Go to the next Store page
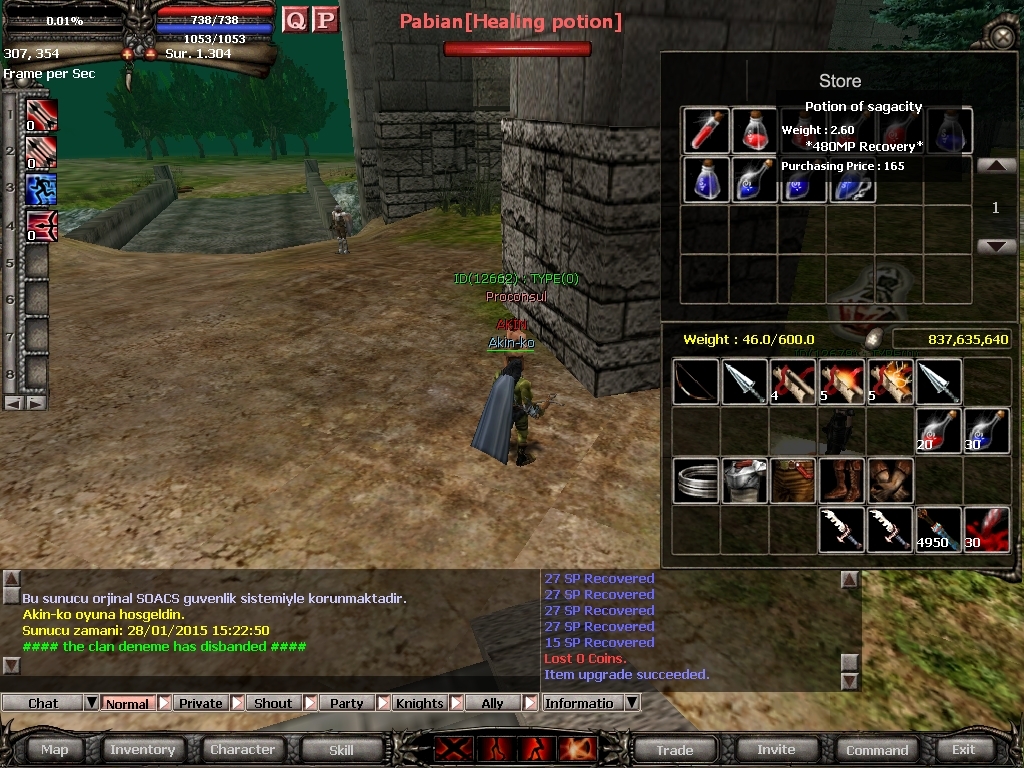The image size is (1024, 768). coord(996,246)
